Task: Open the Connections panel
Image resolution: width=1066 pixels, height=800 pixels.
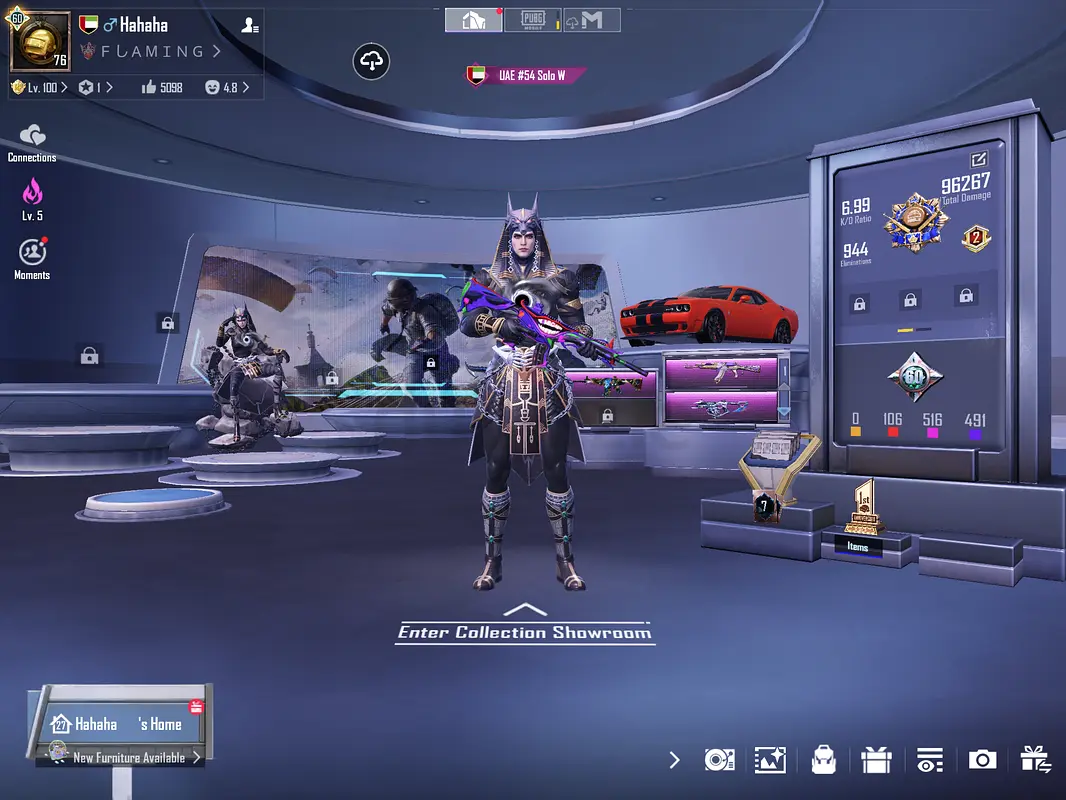Action: click(32, 141)
